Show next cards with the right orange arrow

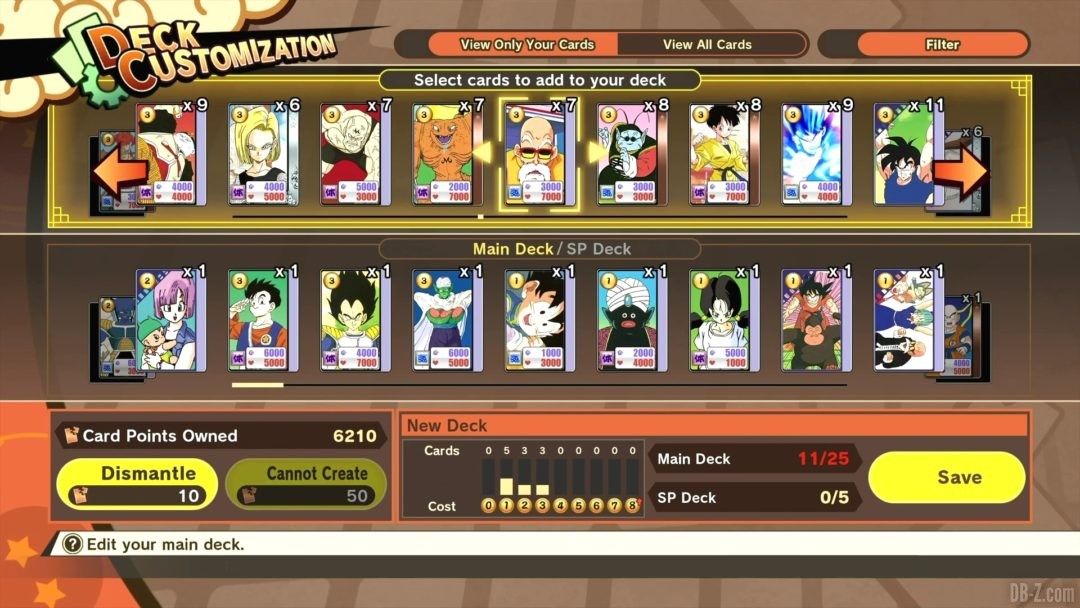click(x=961, y=174)
